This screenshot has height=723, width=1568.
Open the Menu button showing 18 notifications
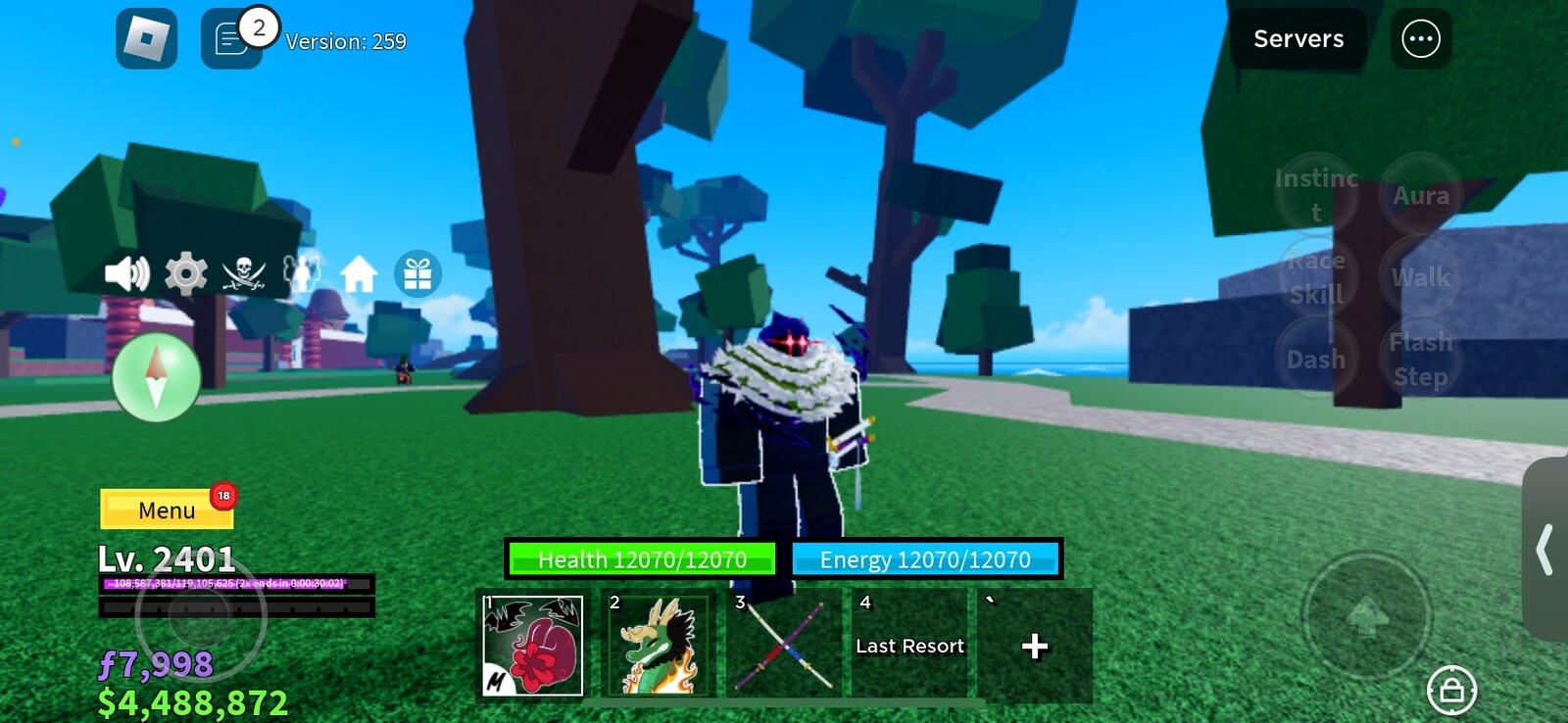167,510
